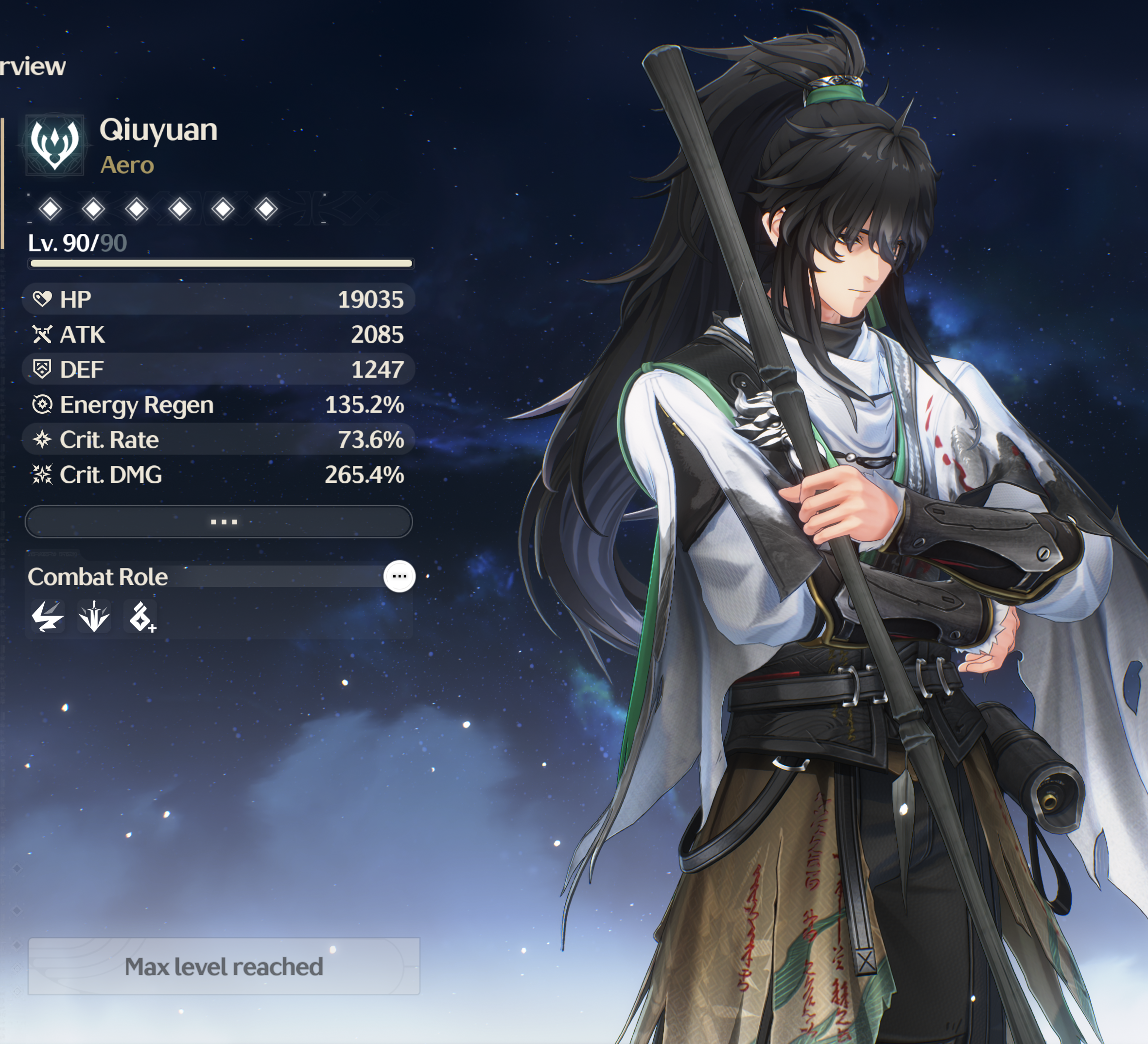Image resolution: width=1148 pixels, height=1044 pixels.
Task: Select the droplet plus combat role icon
Action: click(x=140, y=617)
